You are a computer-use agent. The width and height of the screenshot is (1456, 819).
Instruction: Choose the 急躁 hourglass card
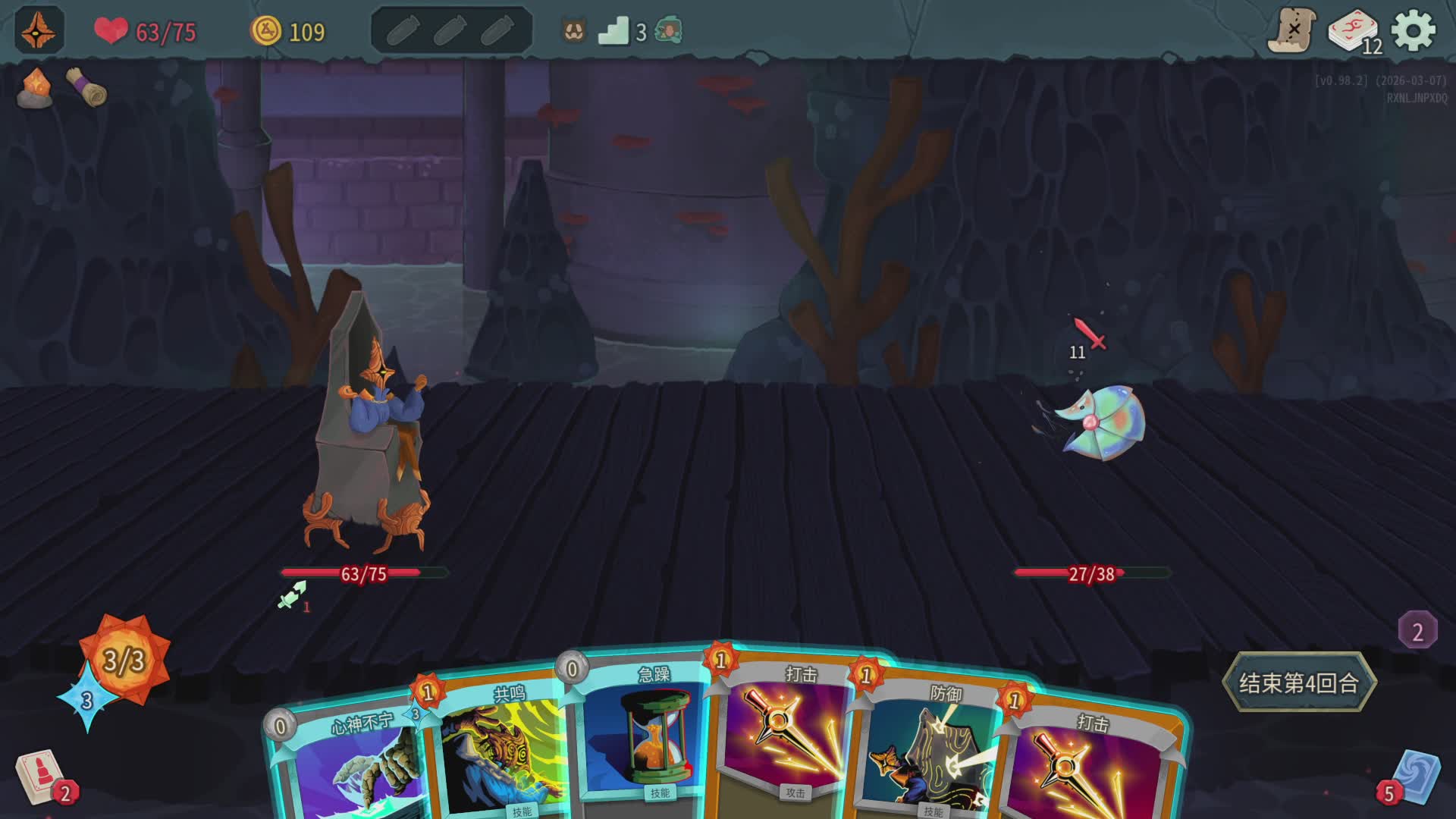(645, 736)
